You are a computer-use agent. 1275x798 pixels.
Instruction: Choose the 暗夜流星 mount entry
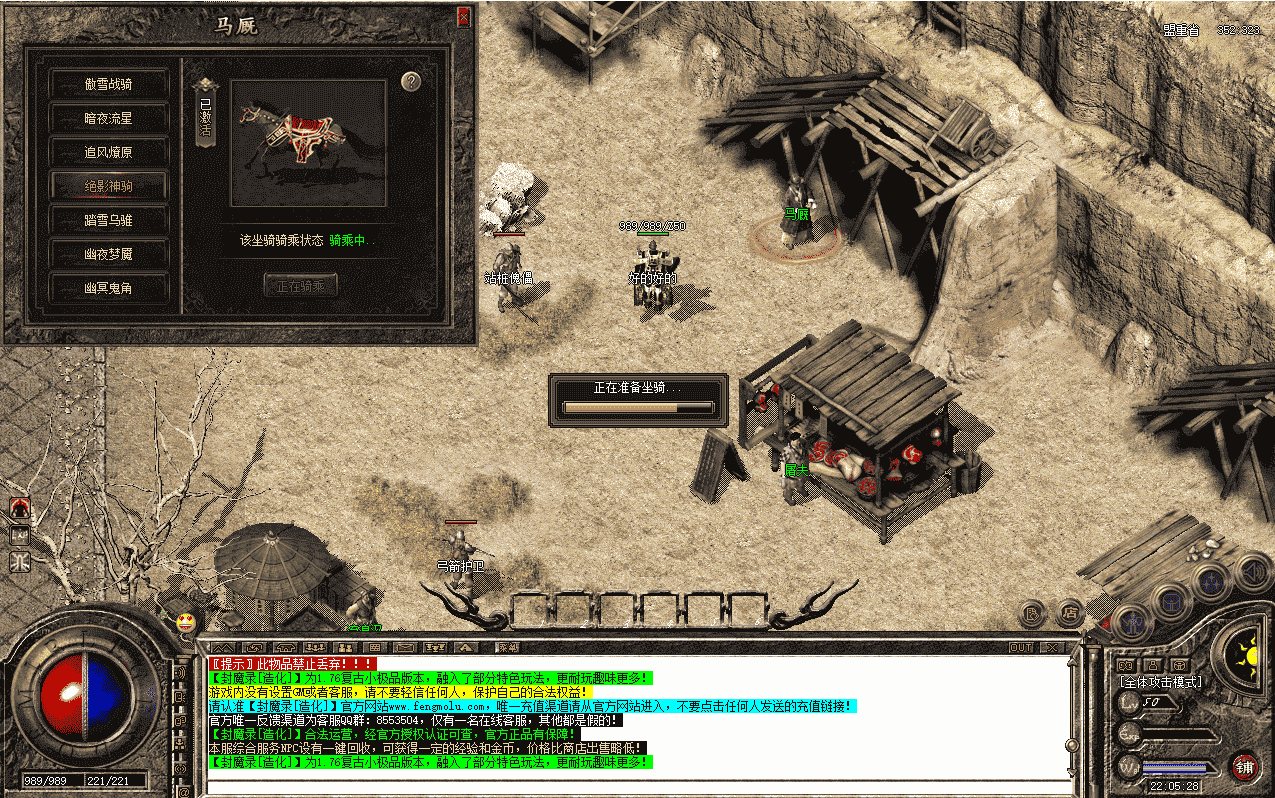pyautogui.click(x=108, y=118)
